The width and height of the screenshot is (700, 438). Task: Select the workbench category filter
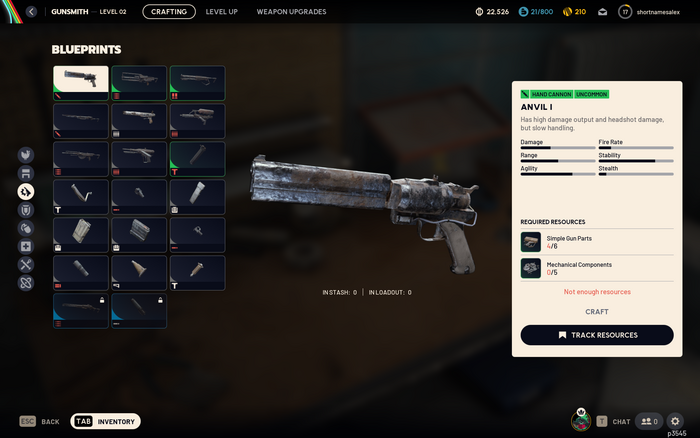(x=27, y=173)
